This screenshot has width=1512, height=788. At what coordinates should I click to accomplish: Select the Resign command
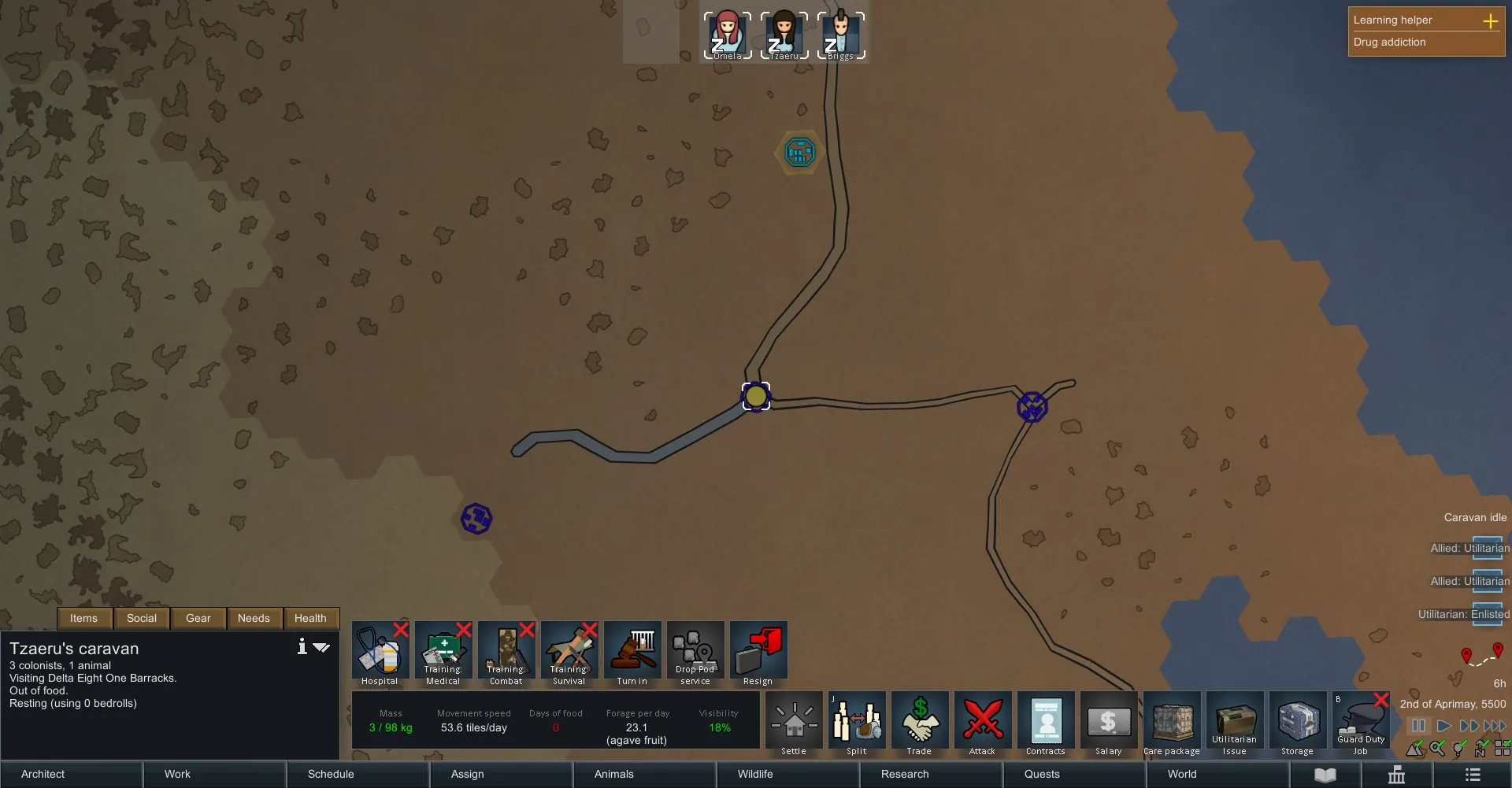click(x=758, y=654)
